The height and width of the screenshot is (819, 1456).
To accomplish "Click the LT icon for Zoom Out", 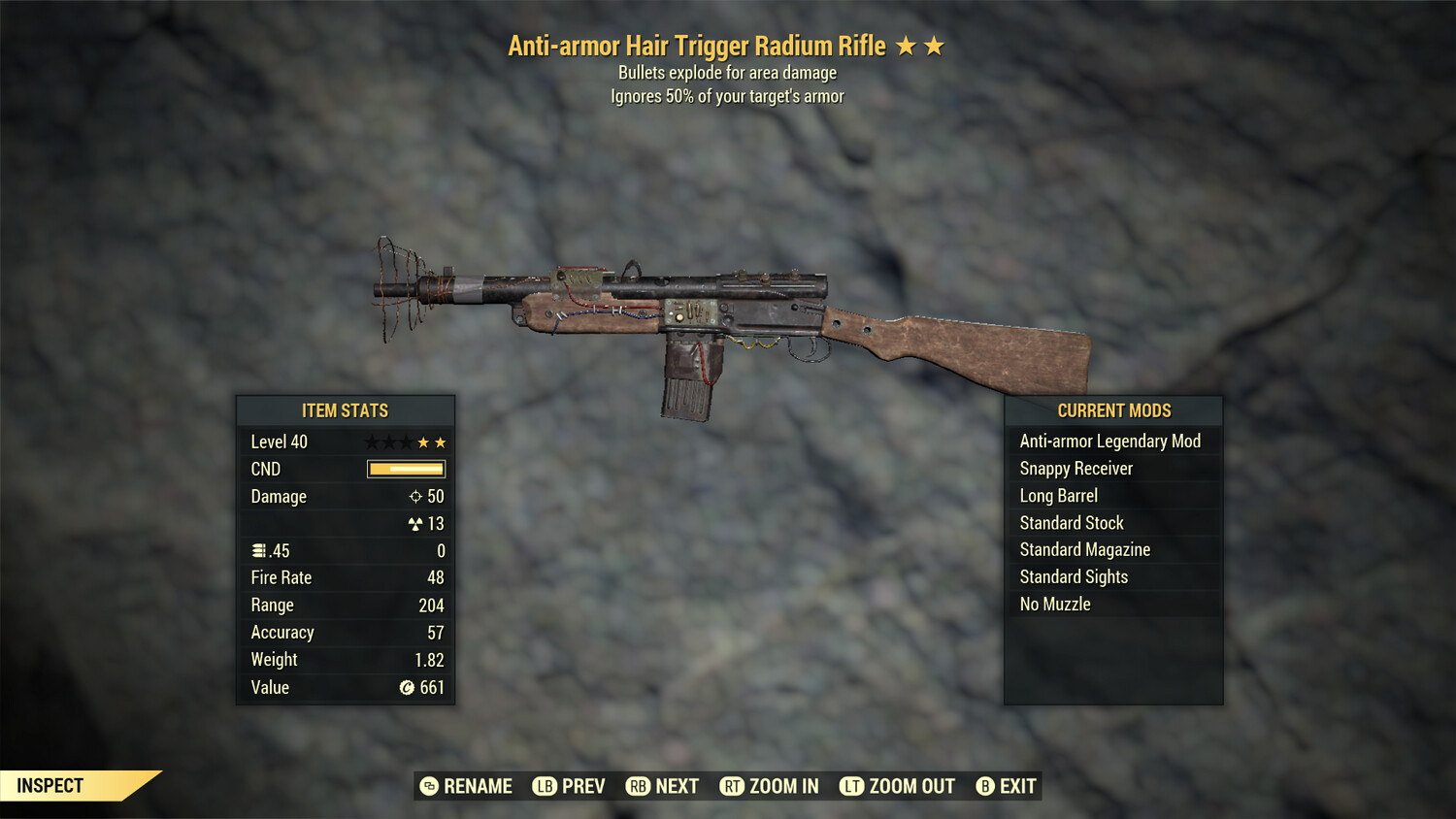I will coord(852,786).
